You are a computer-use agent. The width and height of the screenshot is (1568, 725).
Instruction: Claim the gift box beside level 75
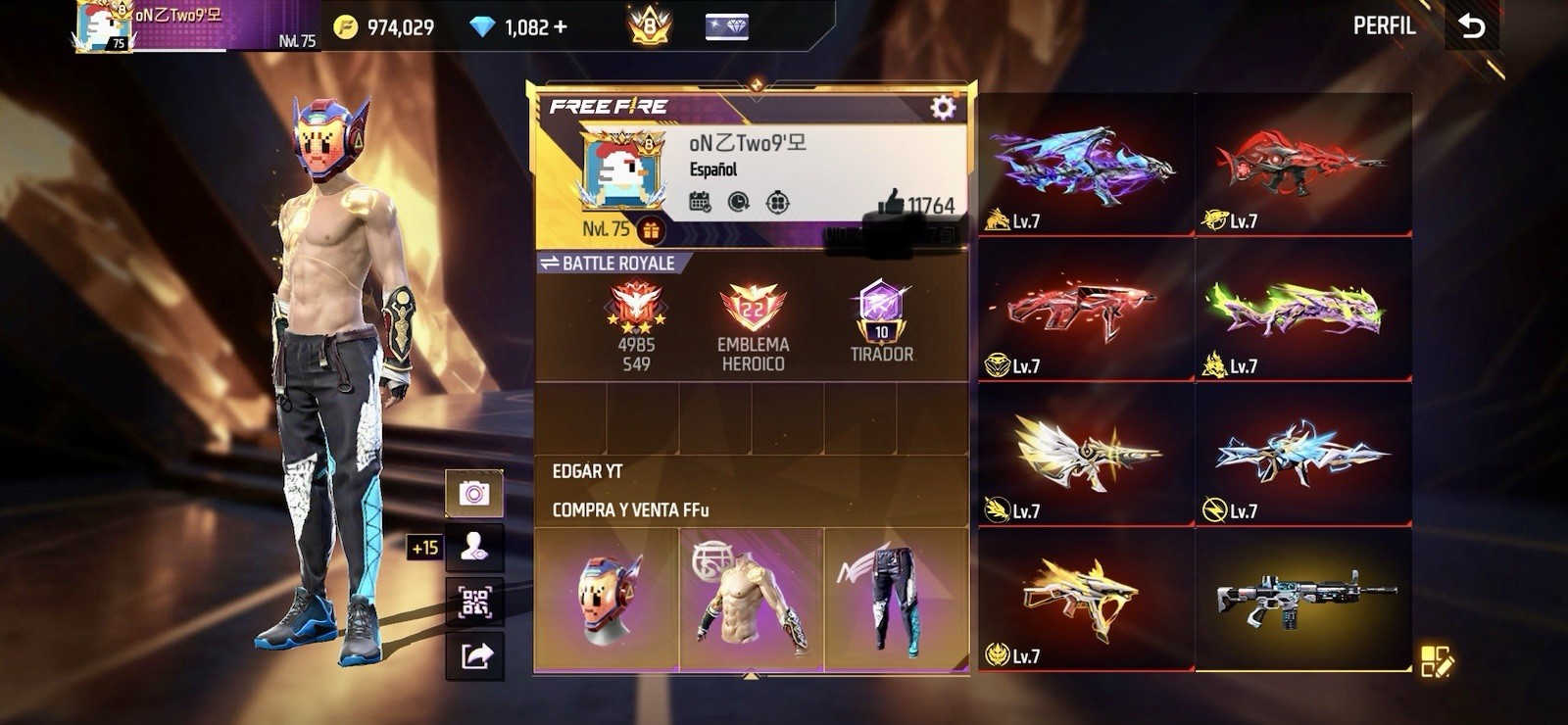[x=651, y=230]
